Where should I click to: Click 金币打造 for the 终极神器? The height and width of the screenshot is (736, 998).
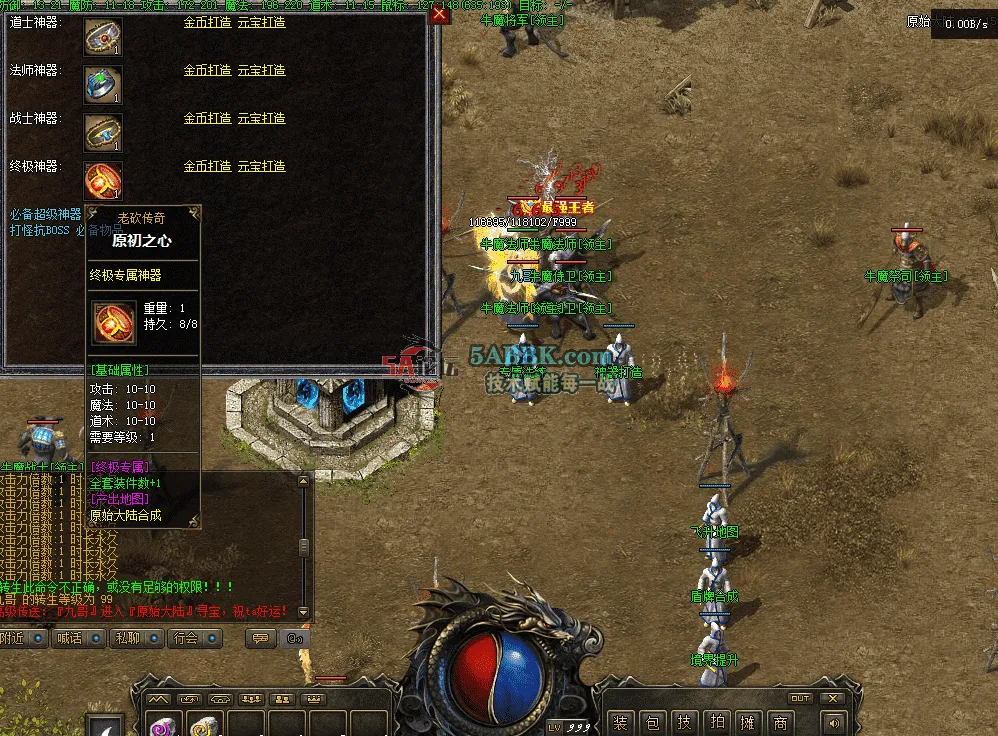pos(207,166)
